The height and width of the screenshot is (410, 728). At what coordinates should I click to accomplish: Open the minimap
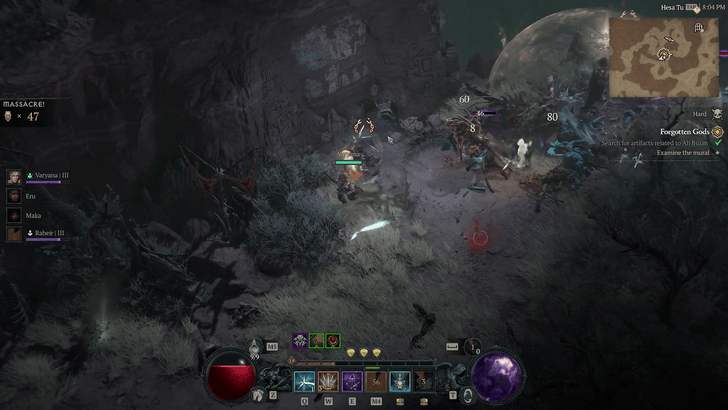[664, 57]
